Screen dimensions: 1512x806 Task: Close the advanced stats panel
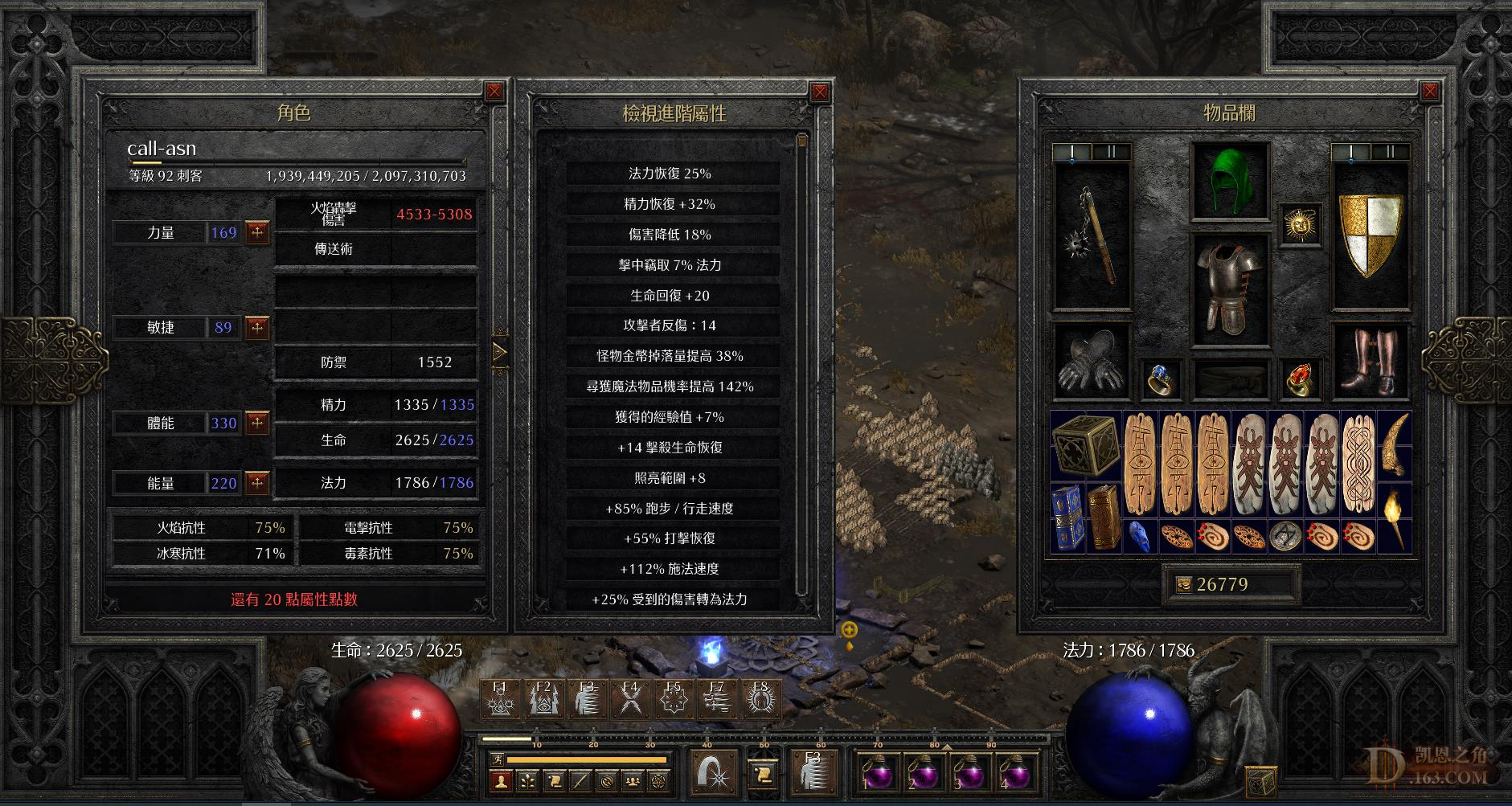[x=819, y=92]
